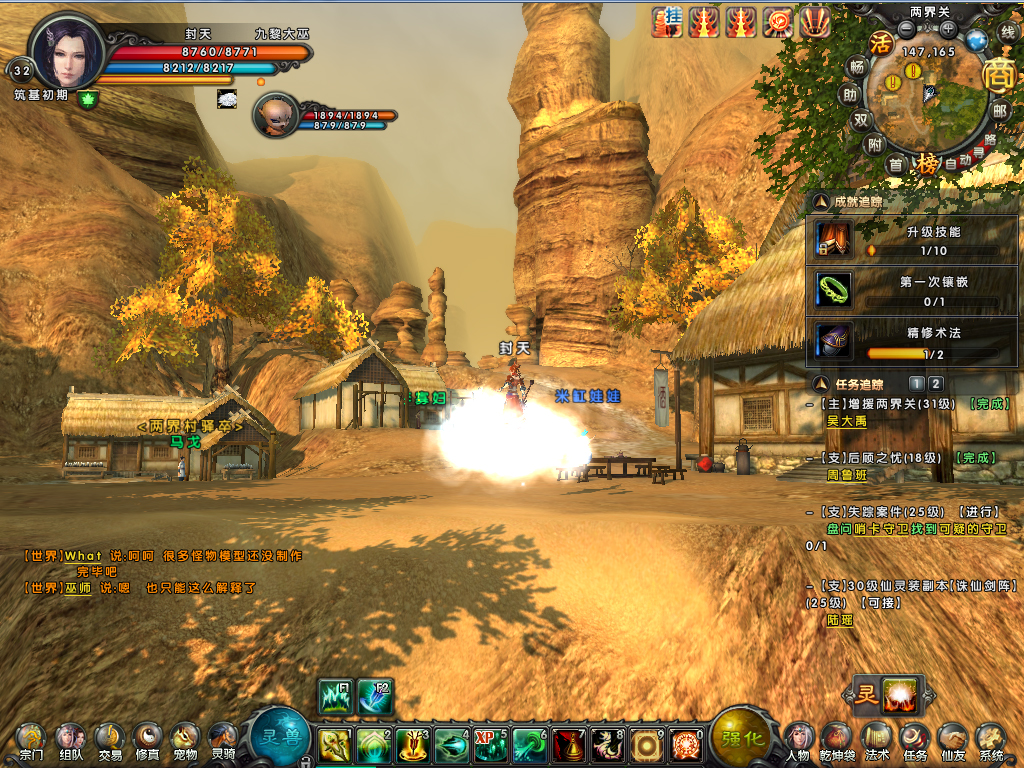The image size is (1024, 768).
Task: Open the 榜 ranking button
Action: (x=929, y=163)
